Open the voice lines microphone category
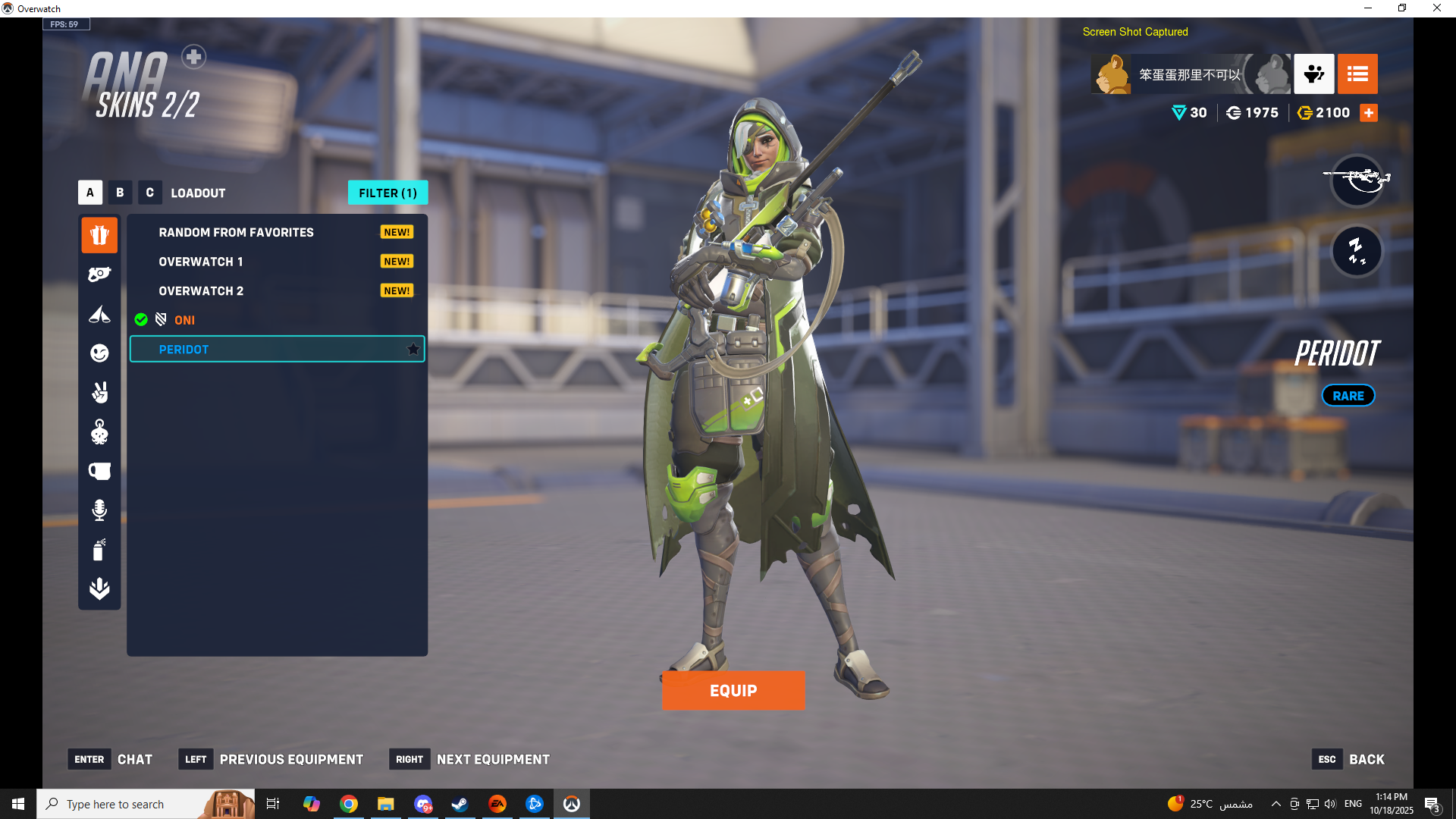 coord(99,510)
